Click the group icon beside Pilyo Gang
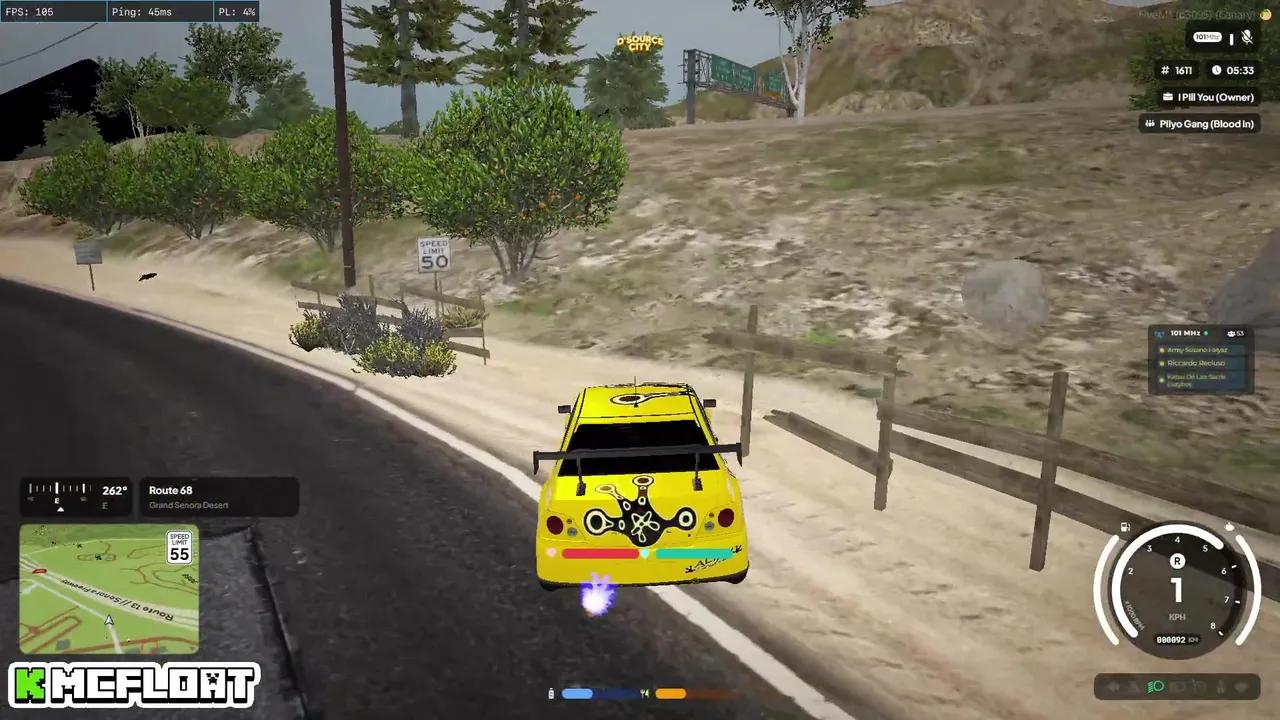This screenshot has width=1280, height=720. click(1148, 123)
